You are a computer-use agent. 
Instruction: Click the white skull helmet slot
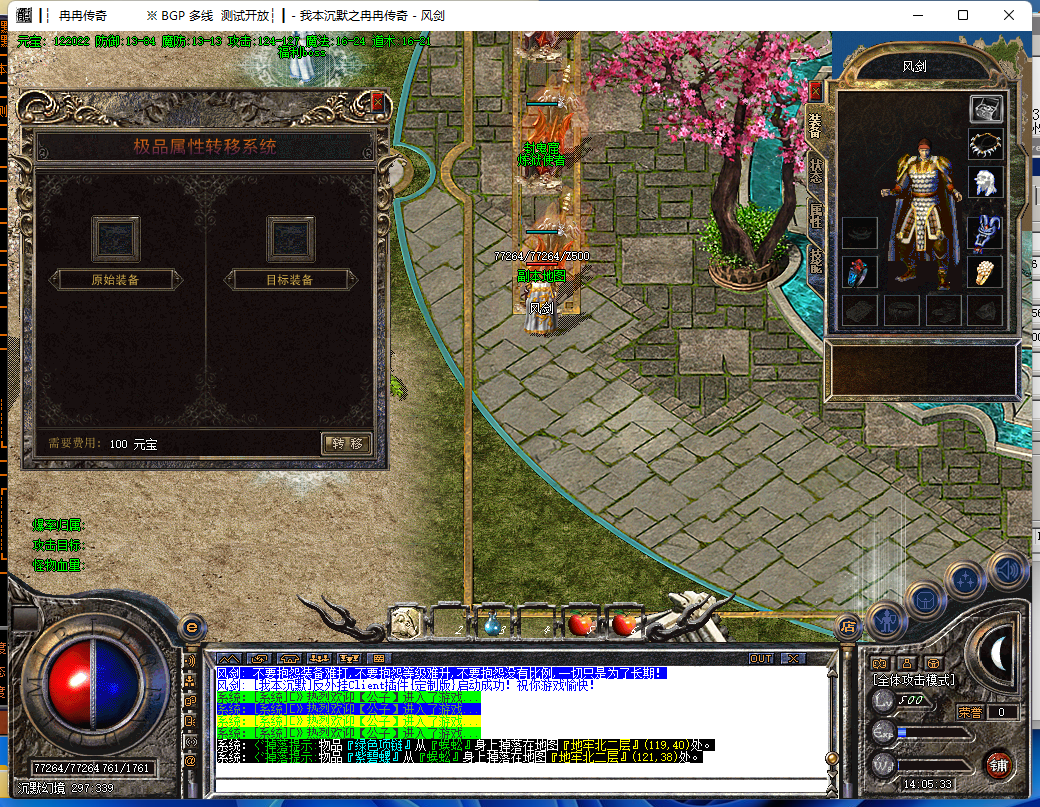point(986,182)
